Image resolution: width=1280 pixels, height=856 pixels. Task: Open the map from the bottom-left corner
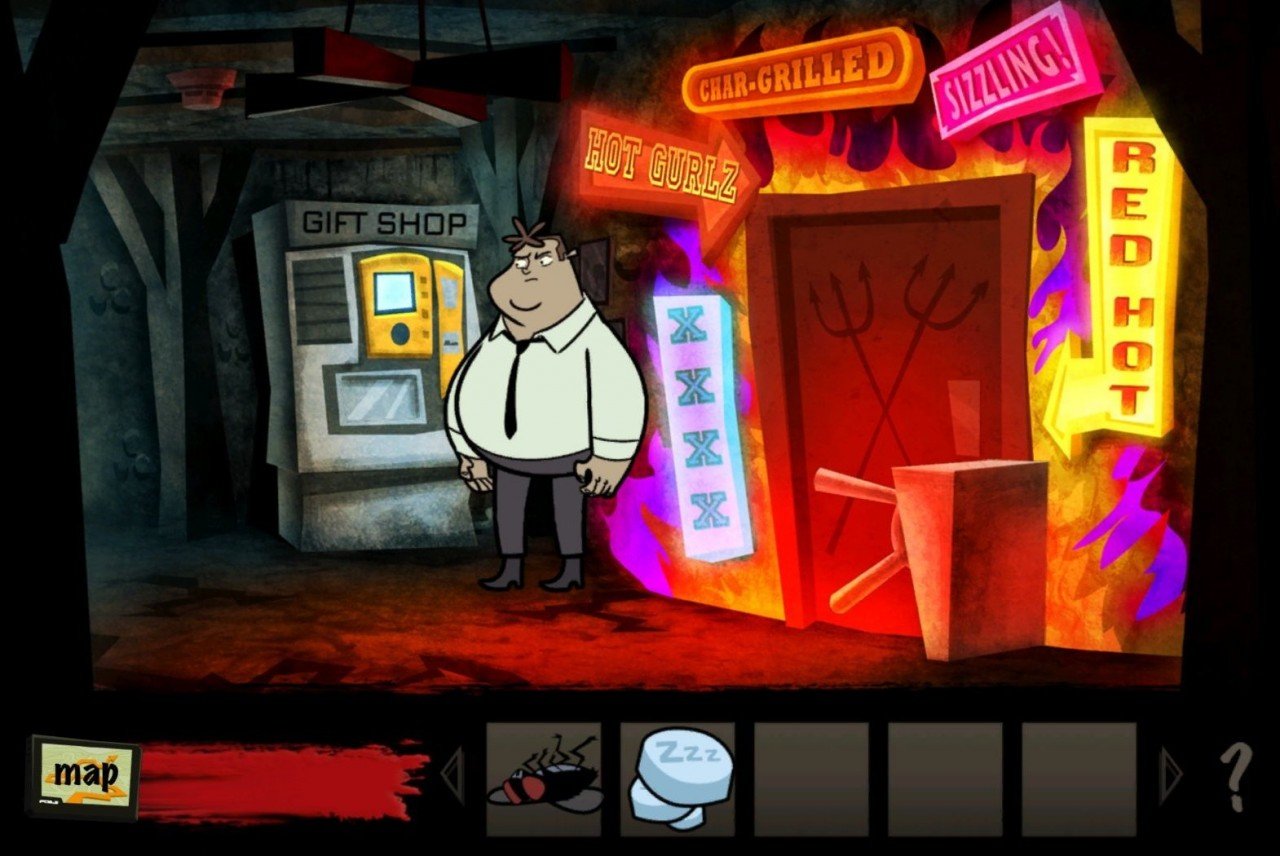pos(85,775)
